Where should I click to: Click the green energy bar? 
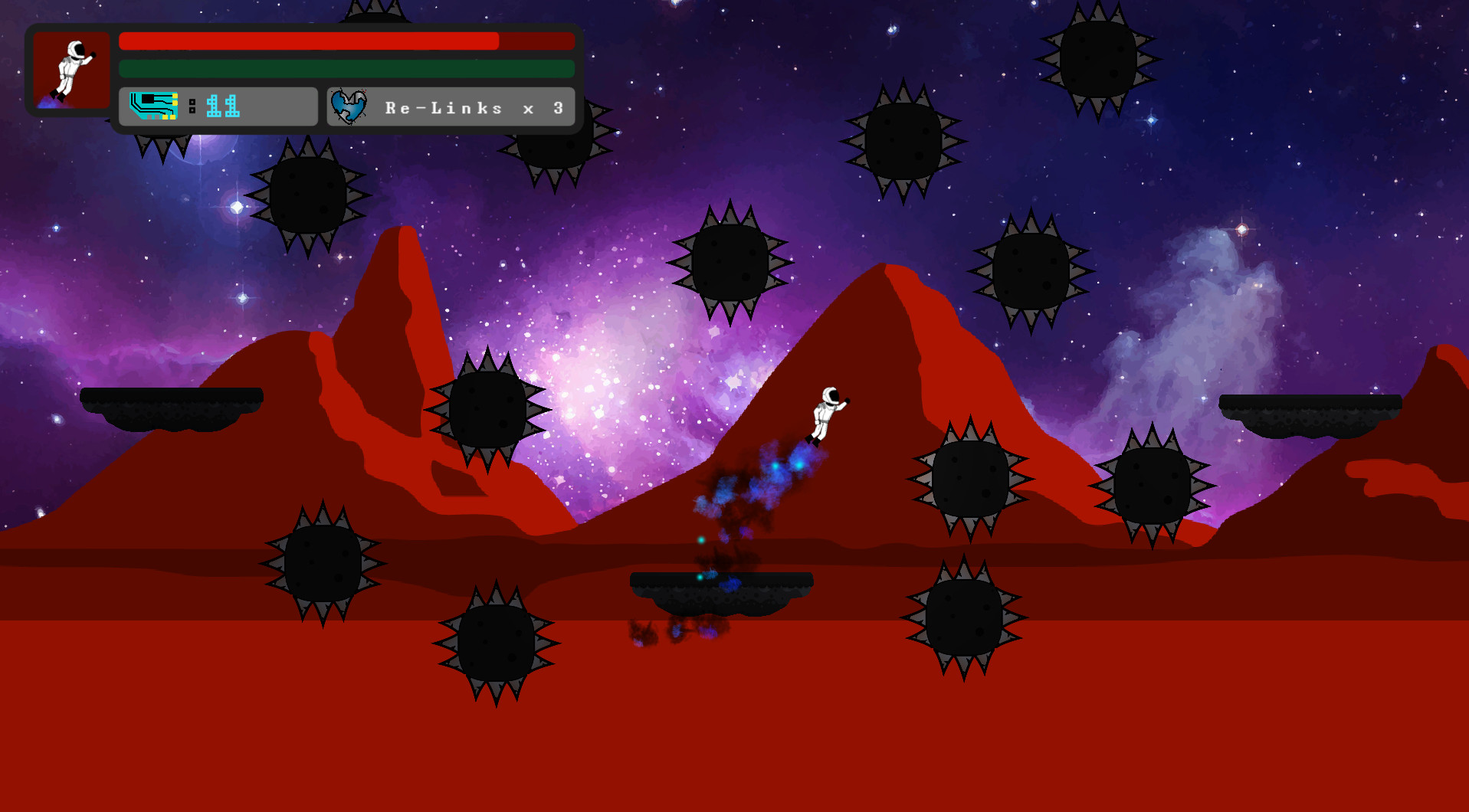click(345, 68)
